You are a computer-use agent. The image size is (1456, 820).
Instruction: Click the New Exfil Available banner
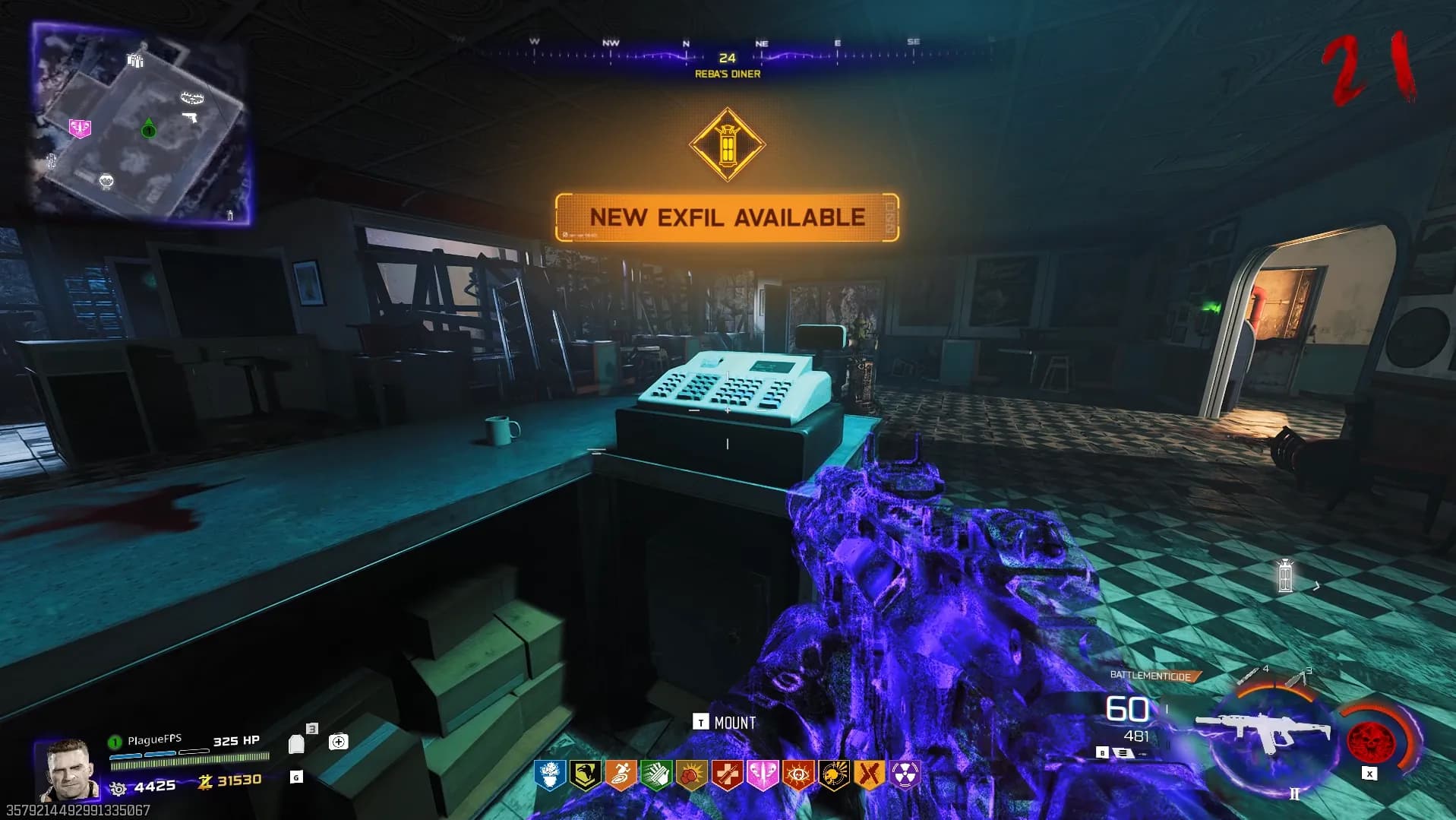727,218
